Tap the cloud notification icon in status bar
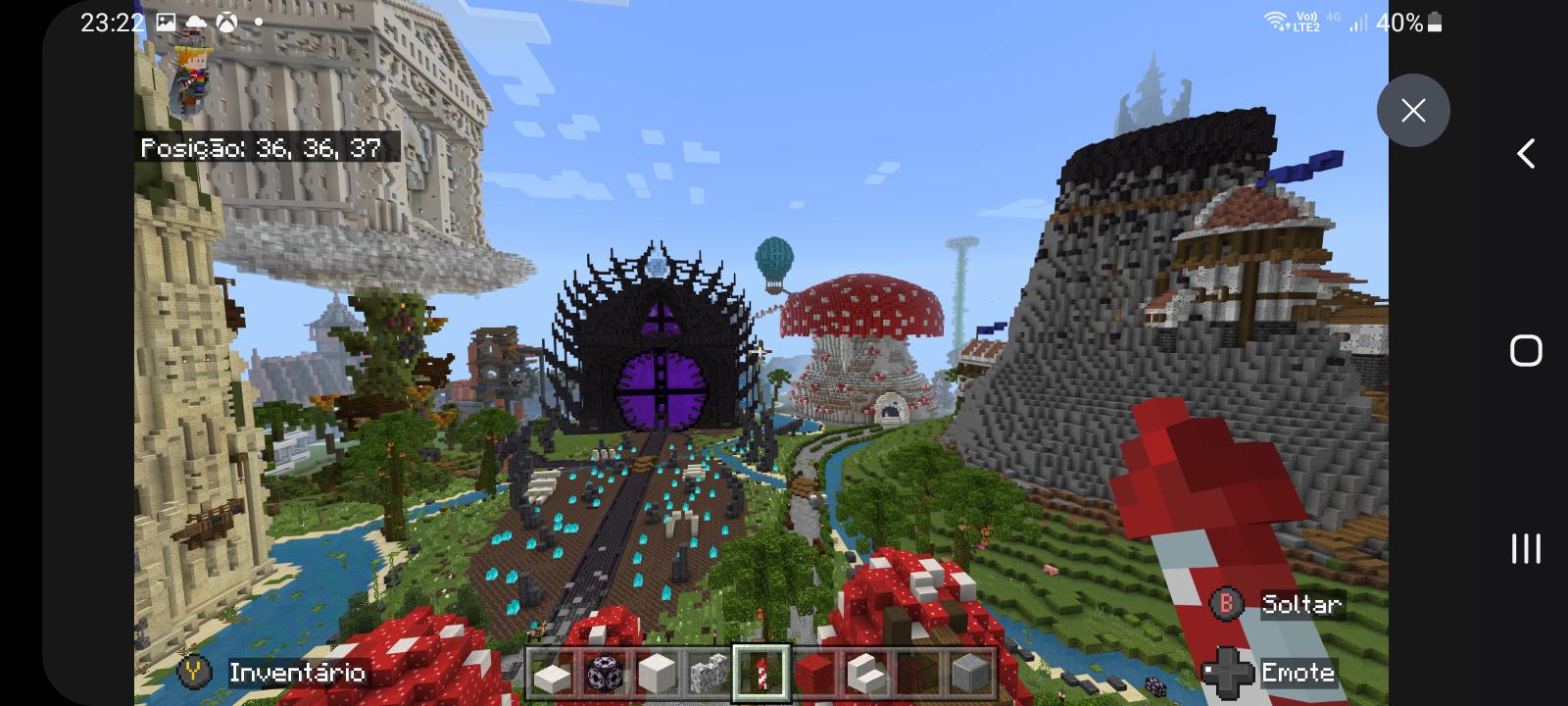Viewport: 1568px width, 706px height. (196, 22)
